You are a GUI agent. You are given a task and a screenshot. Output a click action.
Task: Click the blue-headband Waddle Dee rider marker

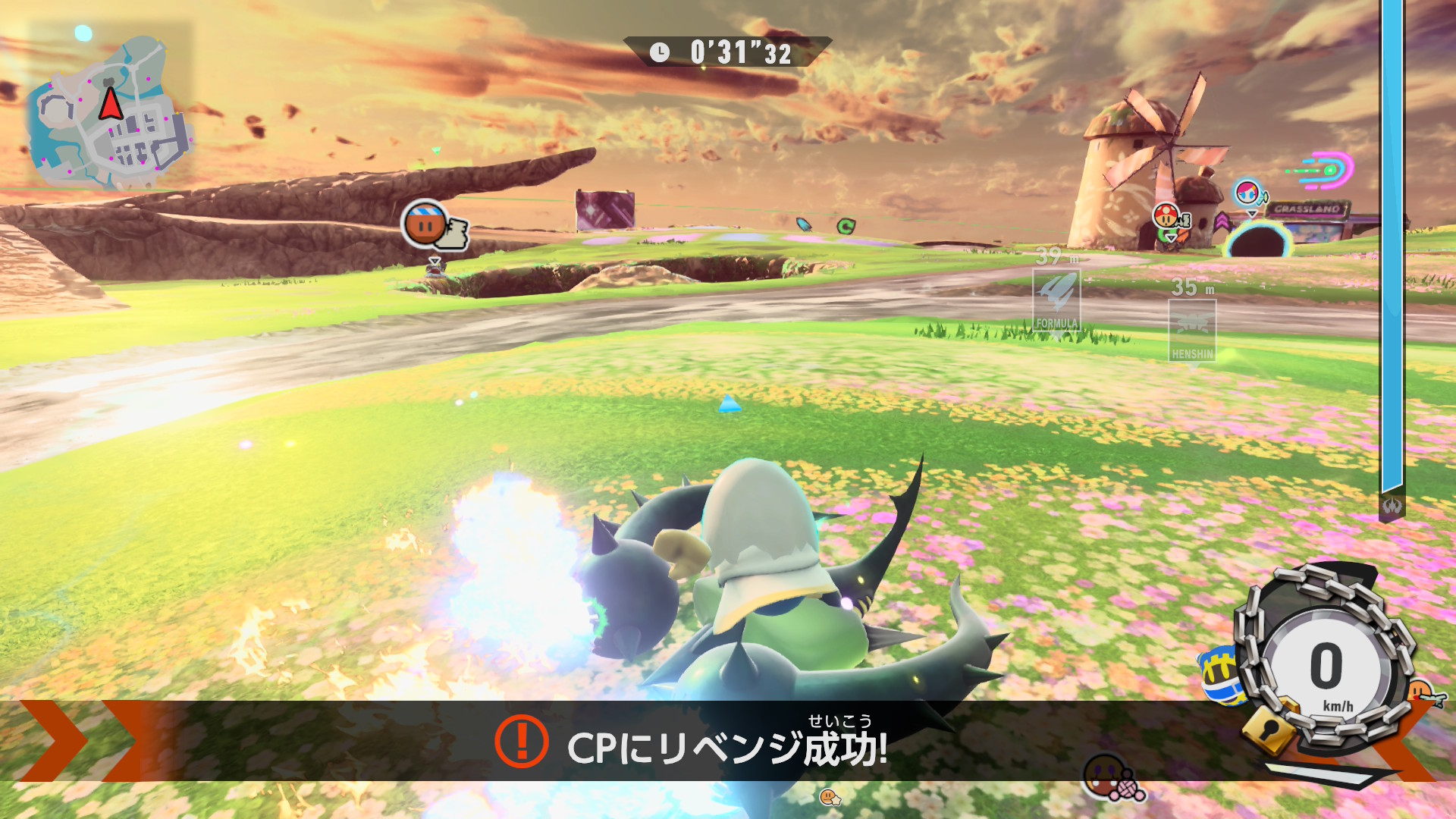click(425, 224)
